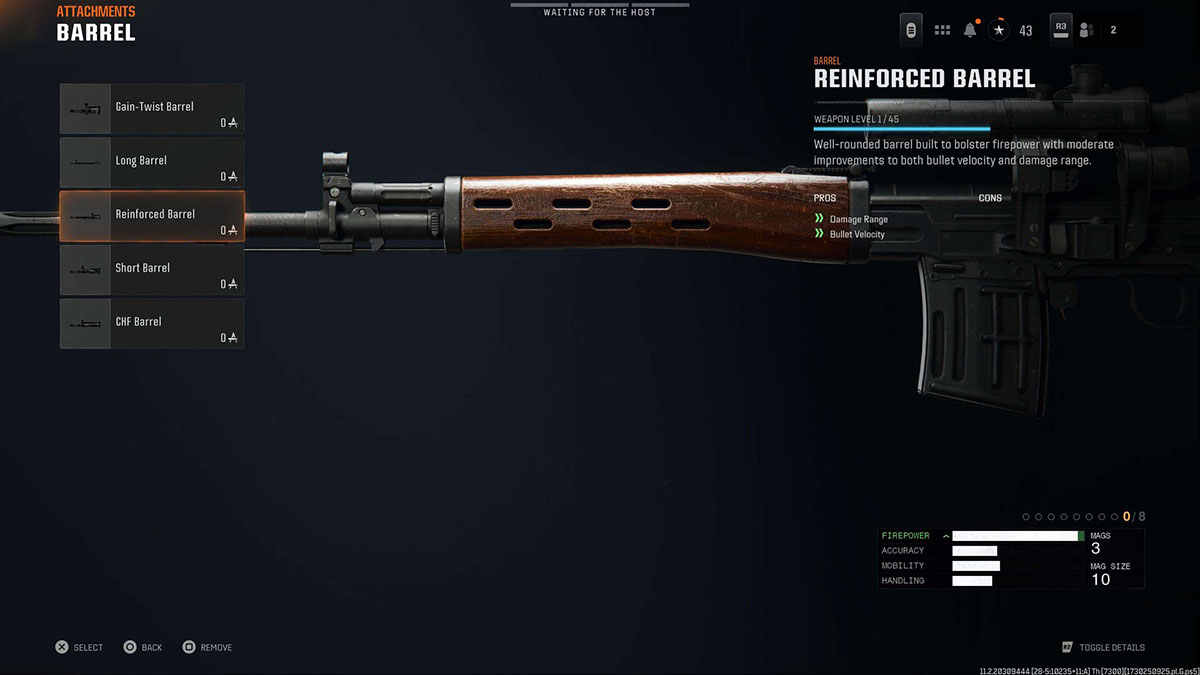The width and height of the screenshot is (1200, 675).
Task: Pick the CHF Barrel attachment
Action: click(x=152, y=324)
